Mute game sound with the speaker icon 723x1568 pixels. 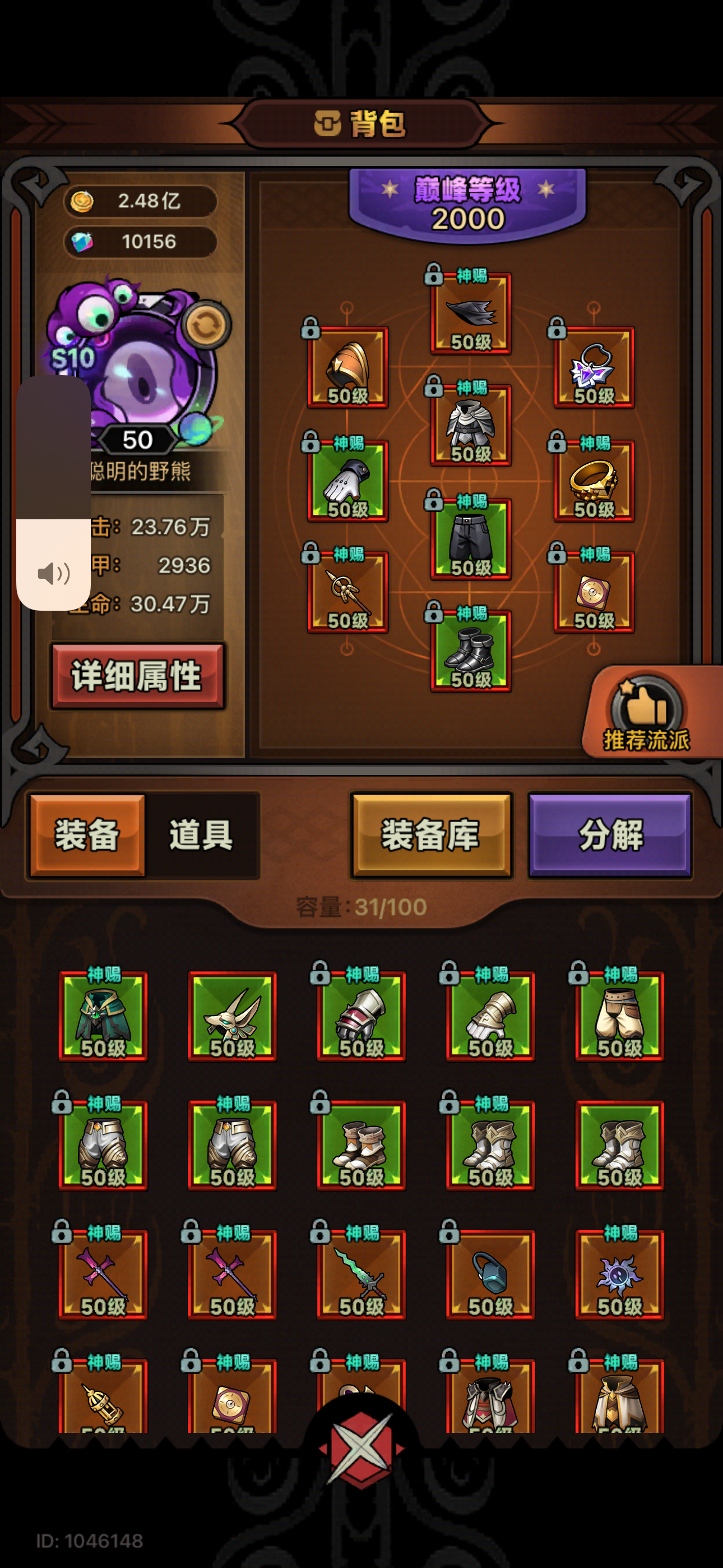click(x=54, y=572)
